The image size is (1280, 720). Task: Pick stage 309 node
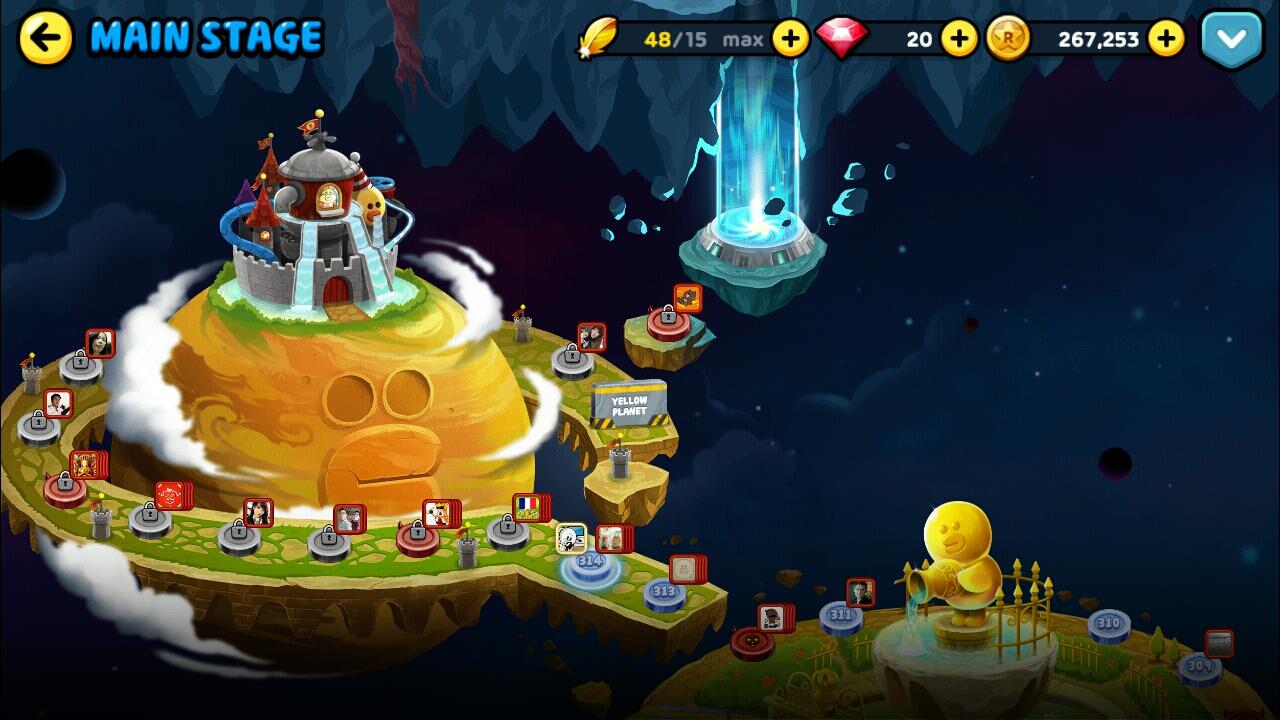pyautogui.click(x=1199, y=667)
